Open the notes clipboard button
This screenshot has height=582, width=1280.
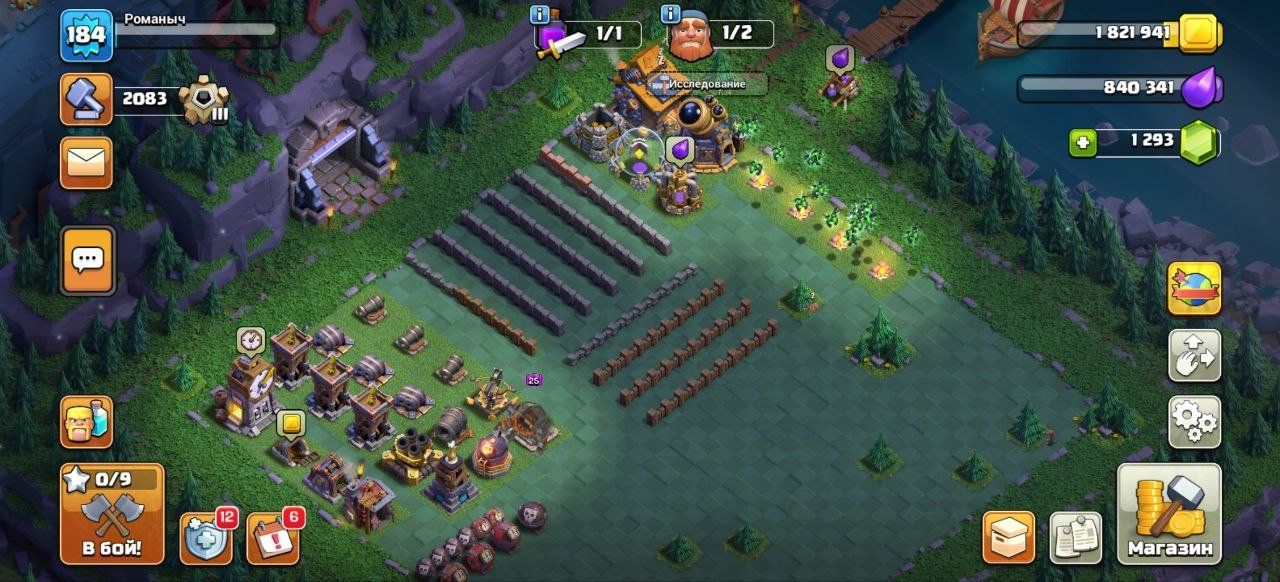tap(1076, 538)
